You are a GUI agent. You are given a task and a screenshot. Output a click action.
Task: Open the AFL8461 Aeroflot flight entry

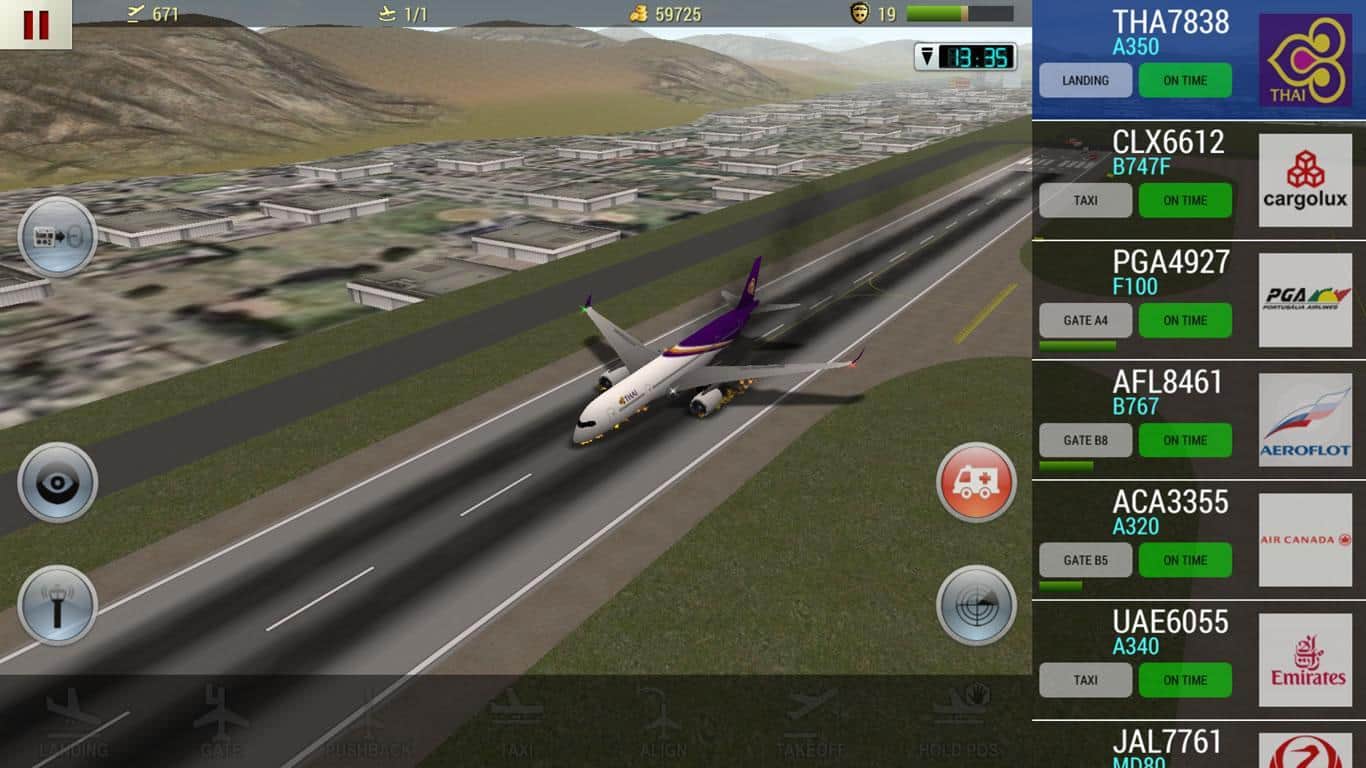[x=1168, y=393]
